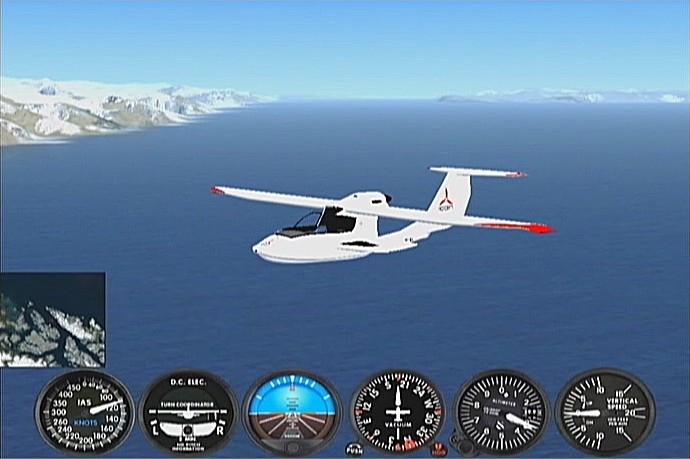Select the turn coordinator gauge

[x=188, y=411]
